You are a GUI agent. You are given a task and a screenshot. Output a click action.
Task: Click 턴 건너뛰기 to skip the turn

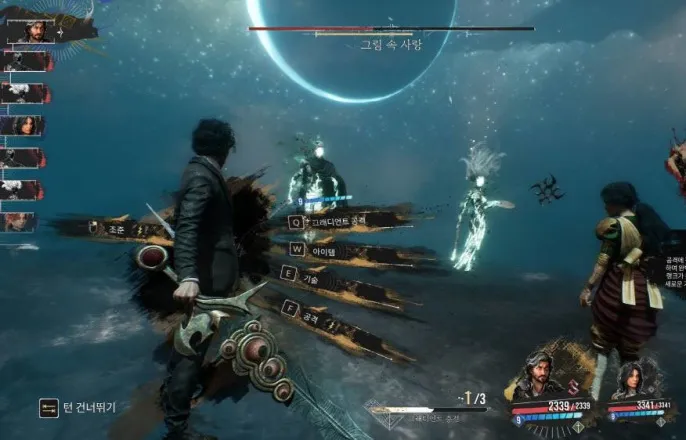[78, 407]
